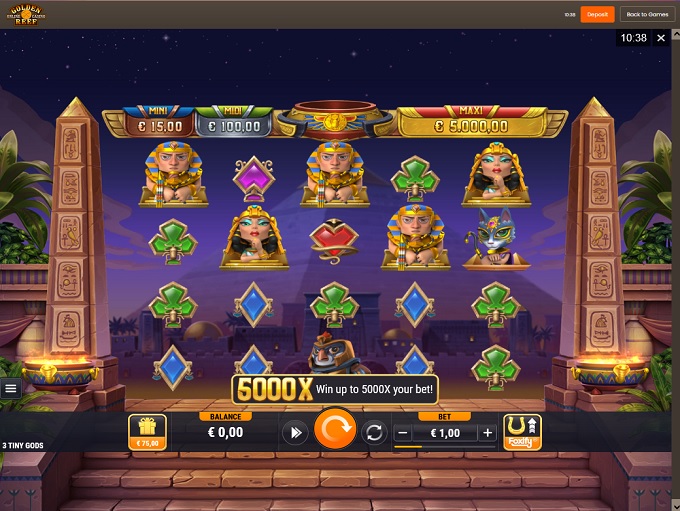This screenshot has width=680, height=511.
Task: Return via Back to Games button
Action: tap(647, 14)
